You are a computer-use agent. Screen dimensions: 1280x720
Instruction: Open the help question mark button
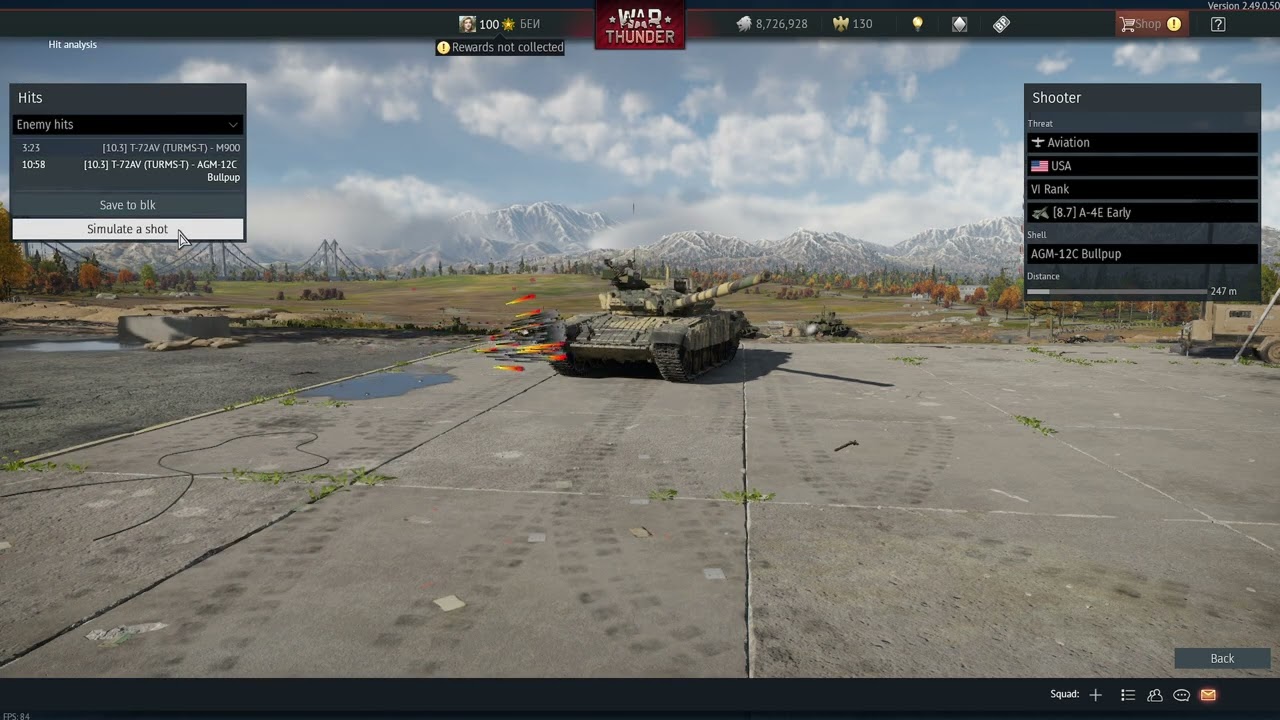click(x=1218, y=24)
